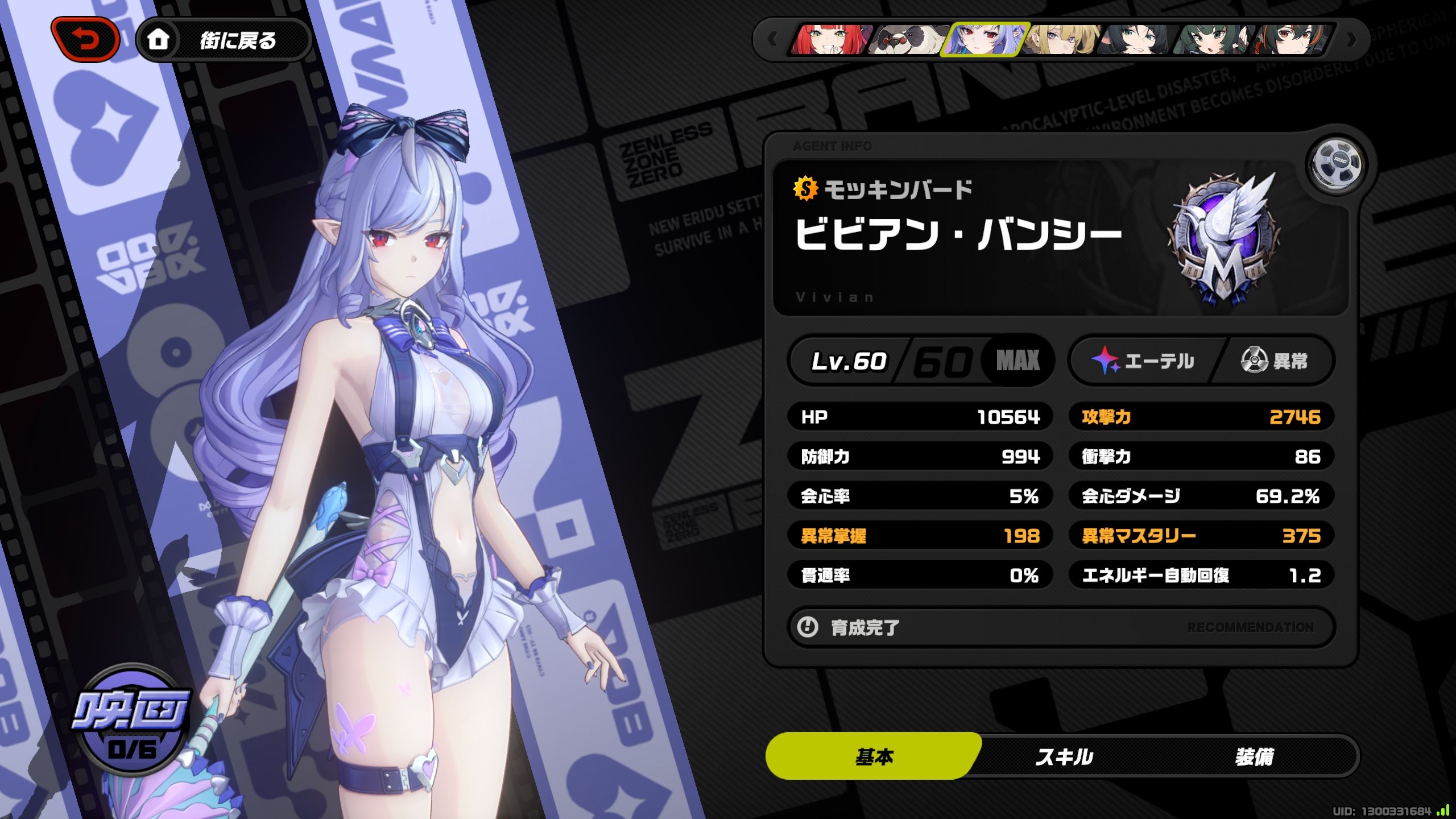The height and width of the screenshot is (819, 1456).
Task: Click the エーテル attribute label
Action: 1144,361
